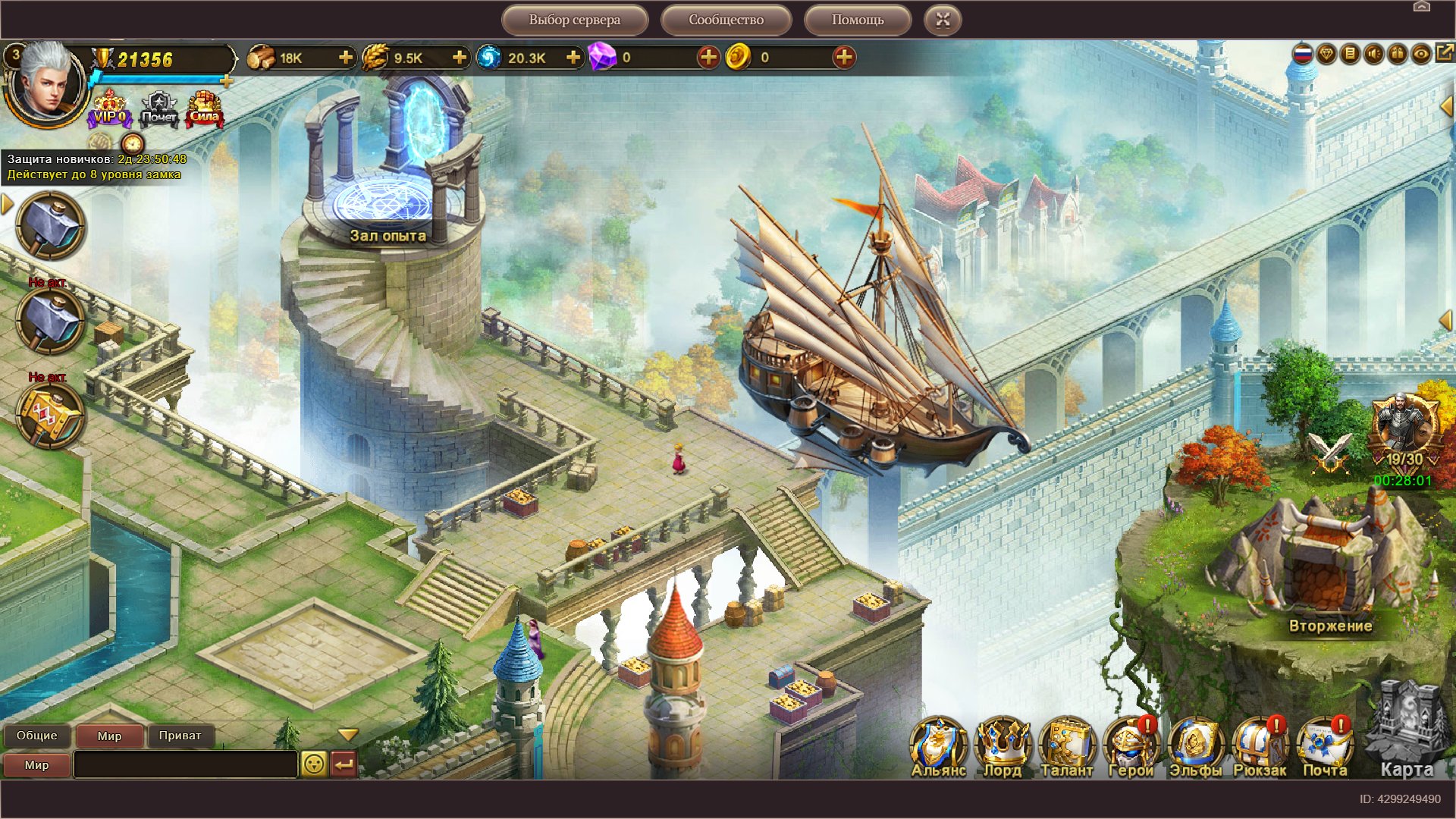Open the Рюкзак backpack inventory
The image size is (1456, 819).
[x=1260, y=747]
